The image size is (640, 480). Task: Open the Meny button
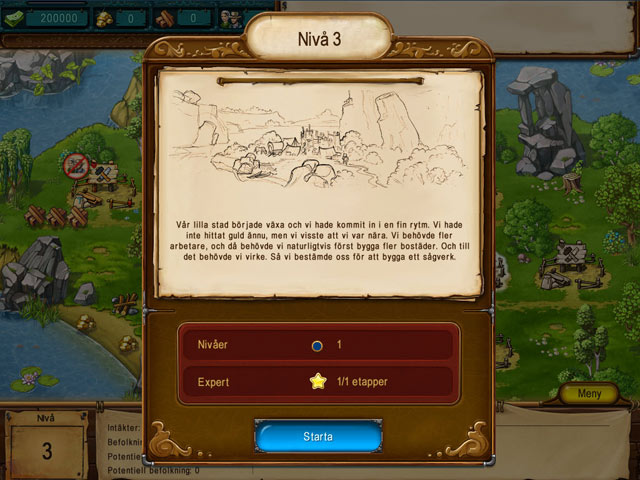(590, 394)
